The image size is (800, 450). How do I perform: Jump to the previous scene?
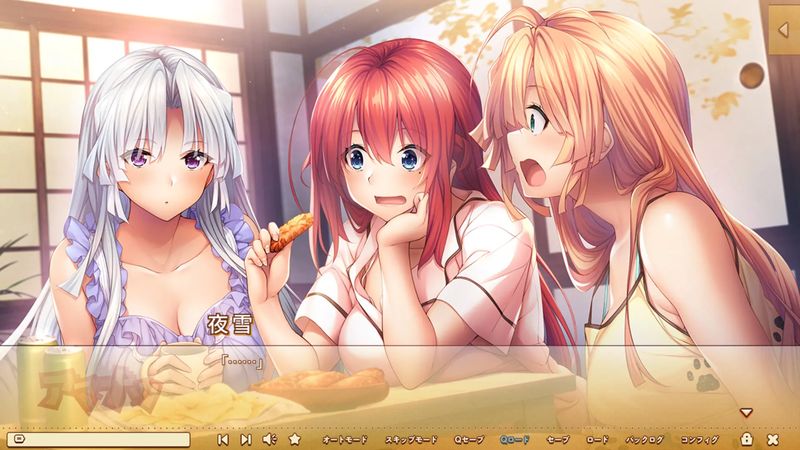[x=223, y=439]
